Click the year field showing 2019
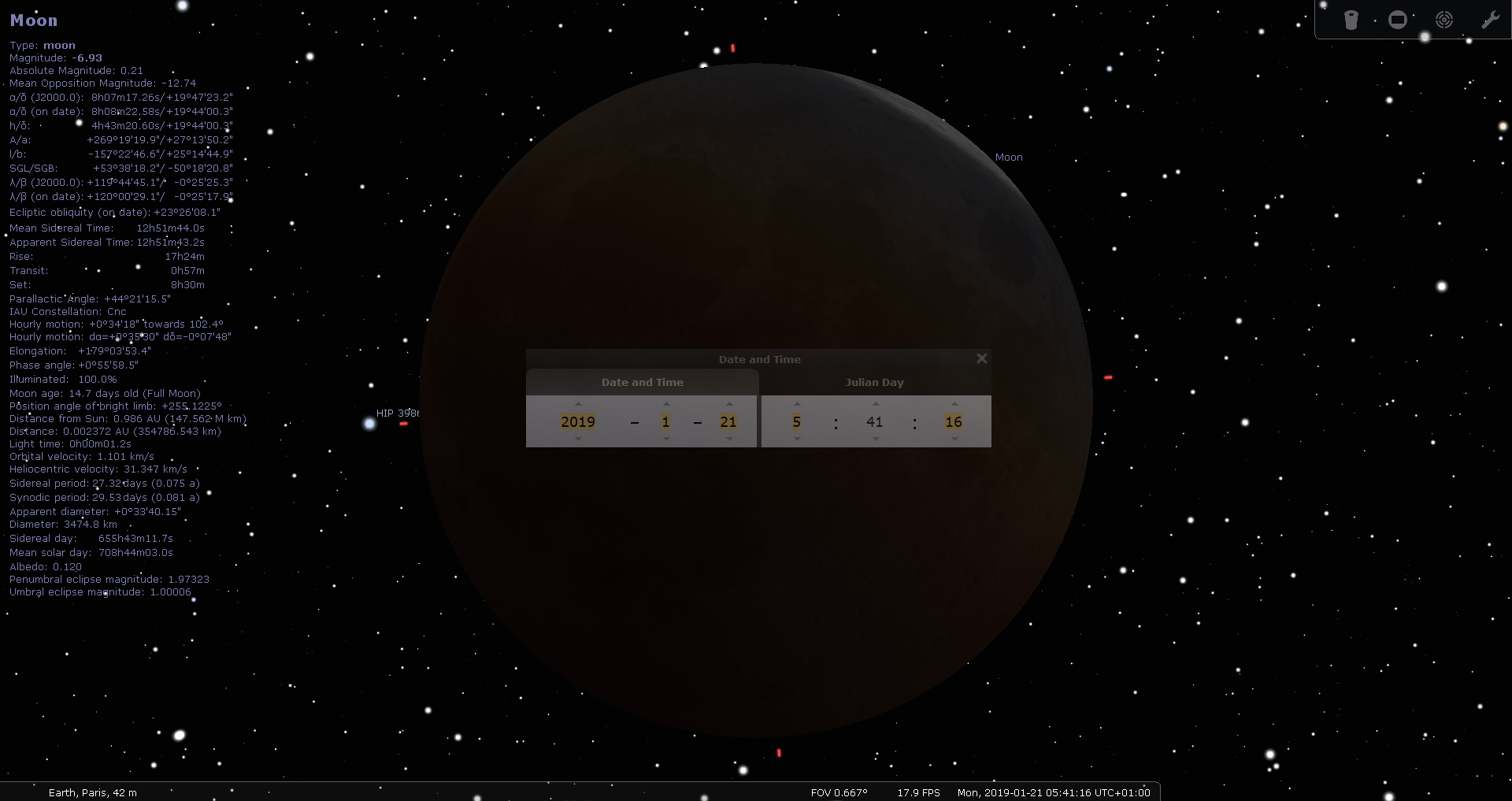Image resolution: width=1512 pixels, height=801 pixels. [579, 421]
